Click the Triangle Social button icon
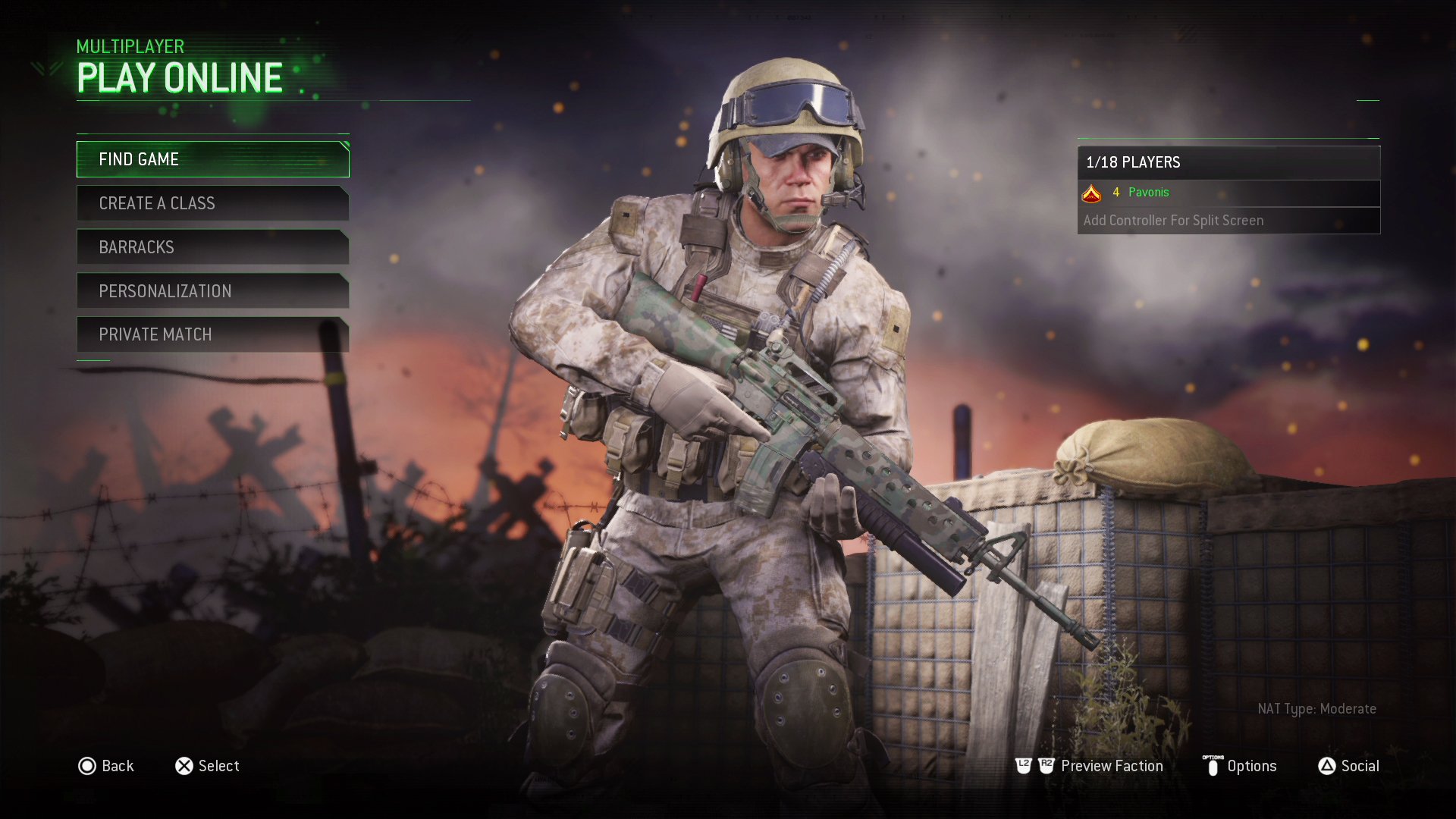The width and height of the screenshot is (1456, 819). (1329, 766)
